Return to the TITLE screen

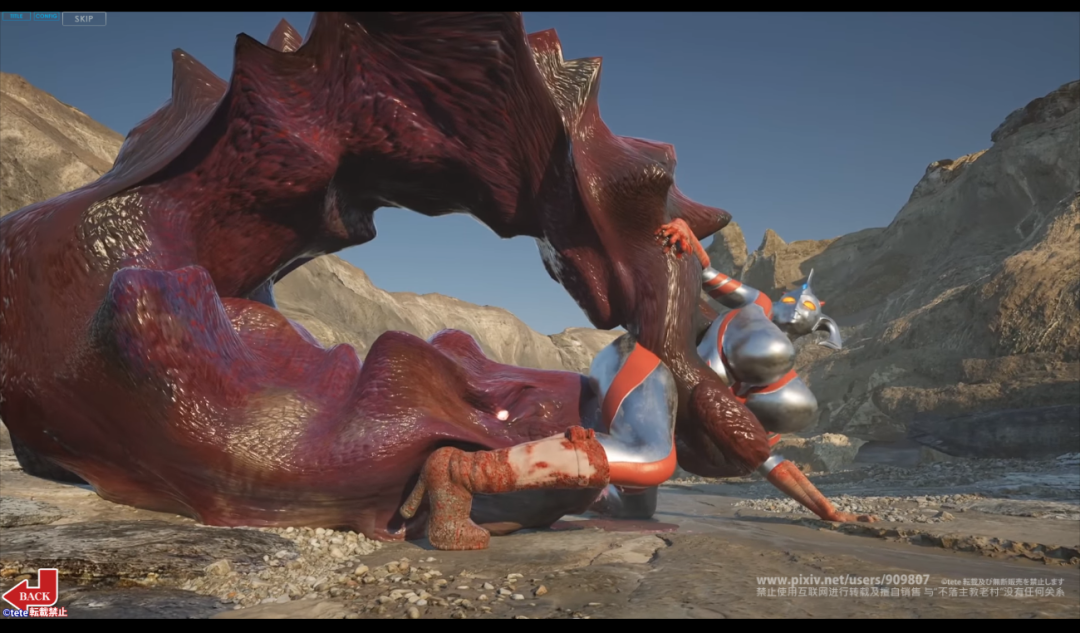(16, 16)
